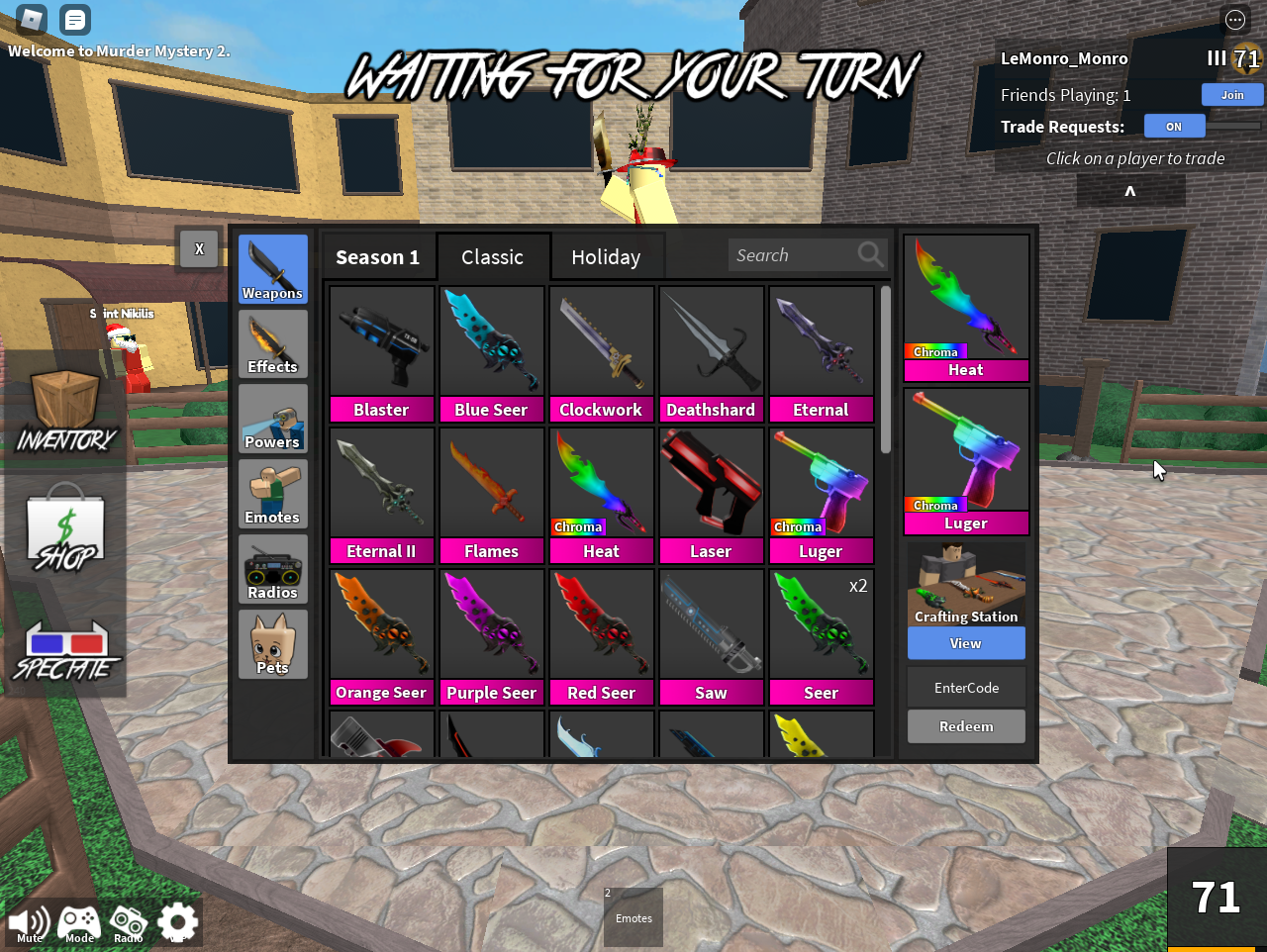This screenshot has height=952, width=1267.
Task: Open the Shop
Action: pos(64,524)
